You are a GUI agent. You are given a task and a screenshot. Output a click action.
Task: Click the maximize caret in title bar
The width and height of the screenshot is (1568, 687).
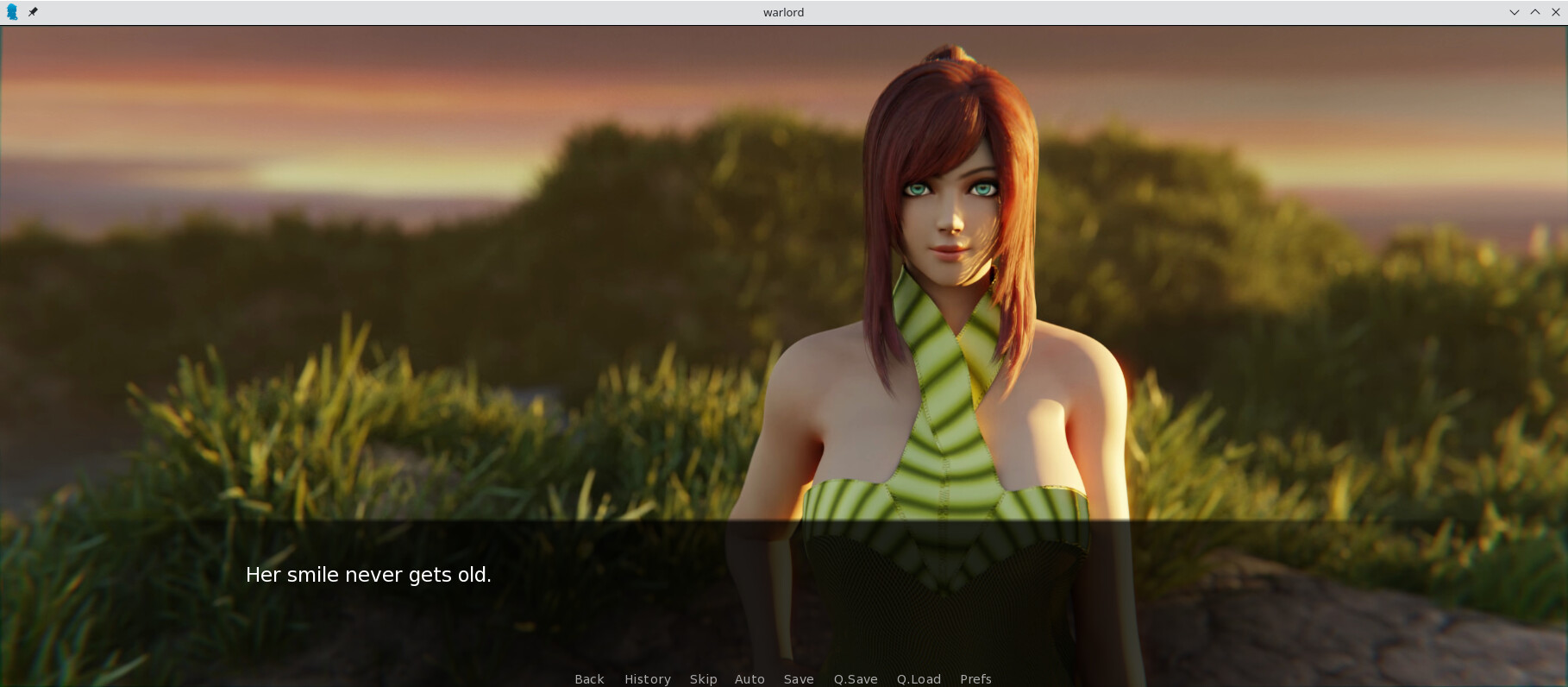1535,12
